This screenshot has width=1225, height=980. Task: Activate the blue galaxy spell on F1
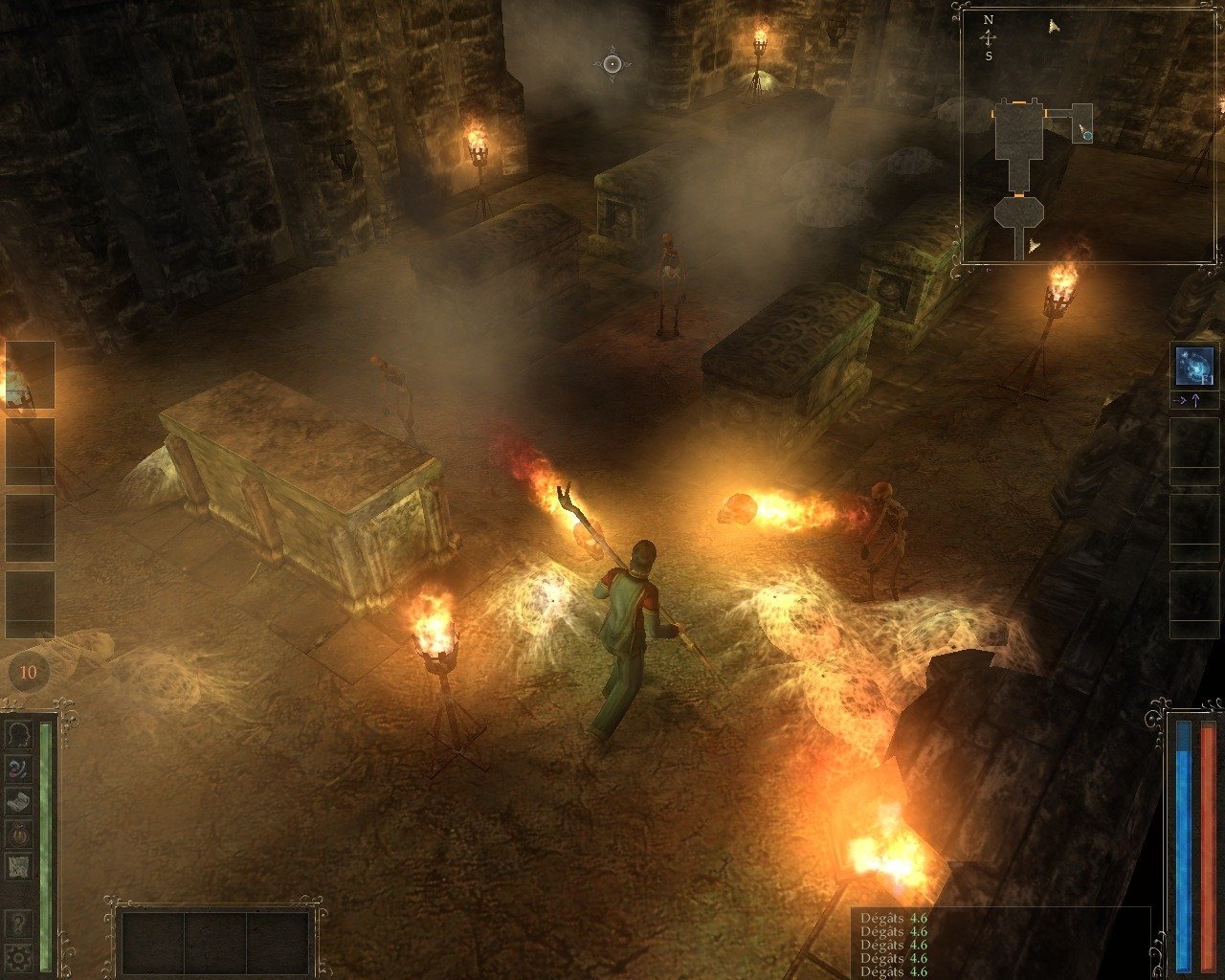(1194, 367)
